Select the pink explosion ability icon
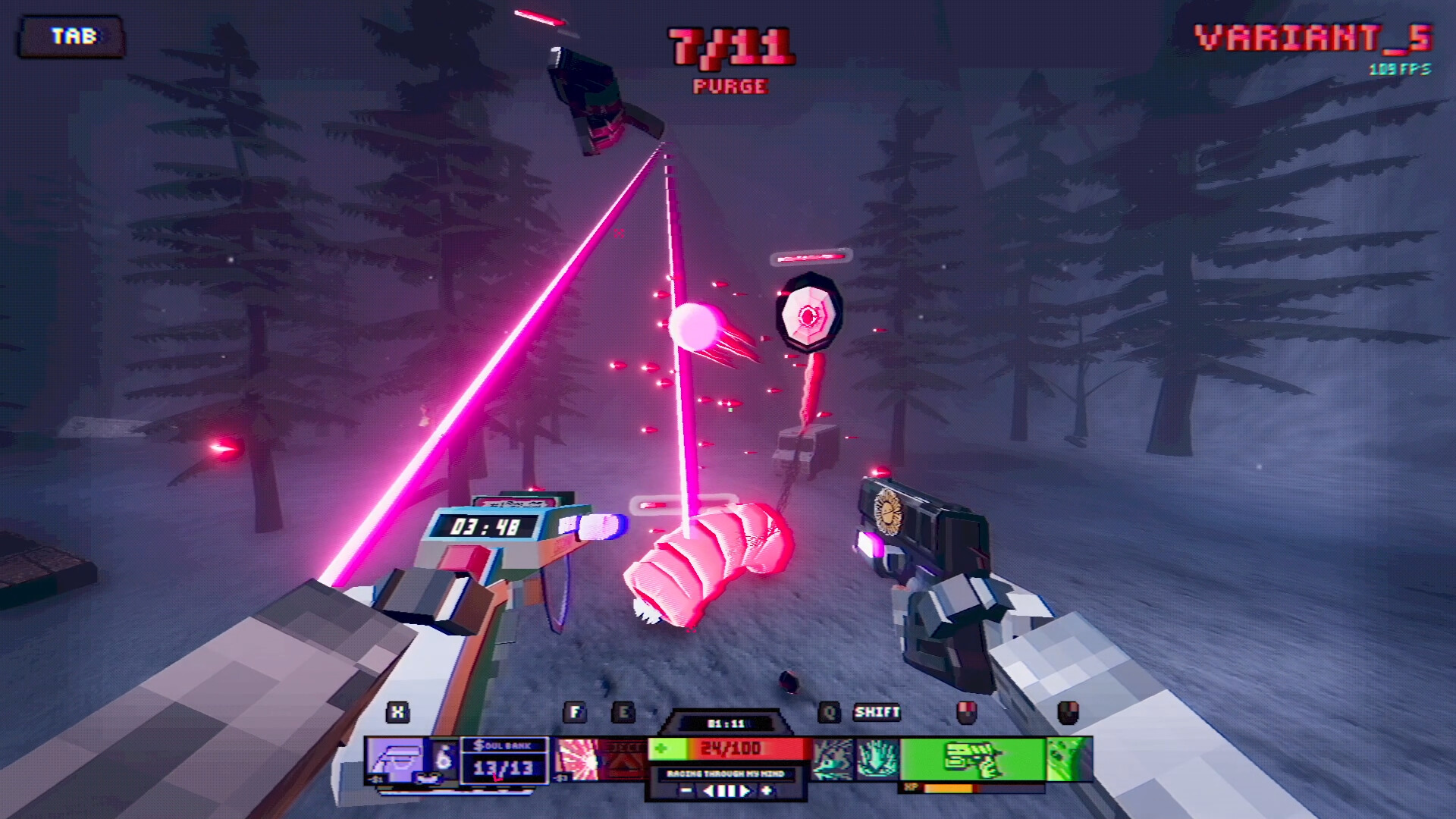This screenshot has height=819, width=1456. (576, 758)
